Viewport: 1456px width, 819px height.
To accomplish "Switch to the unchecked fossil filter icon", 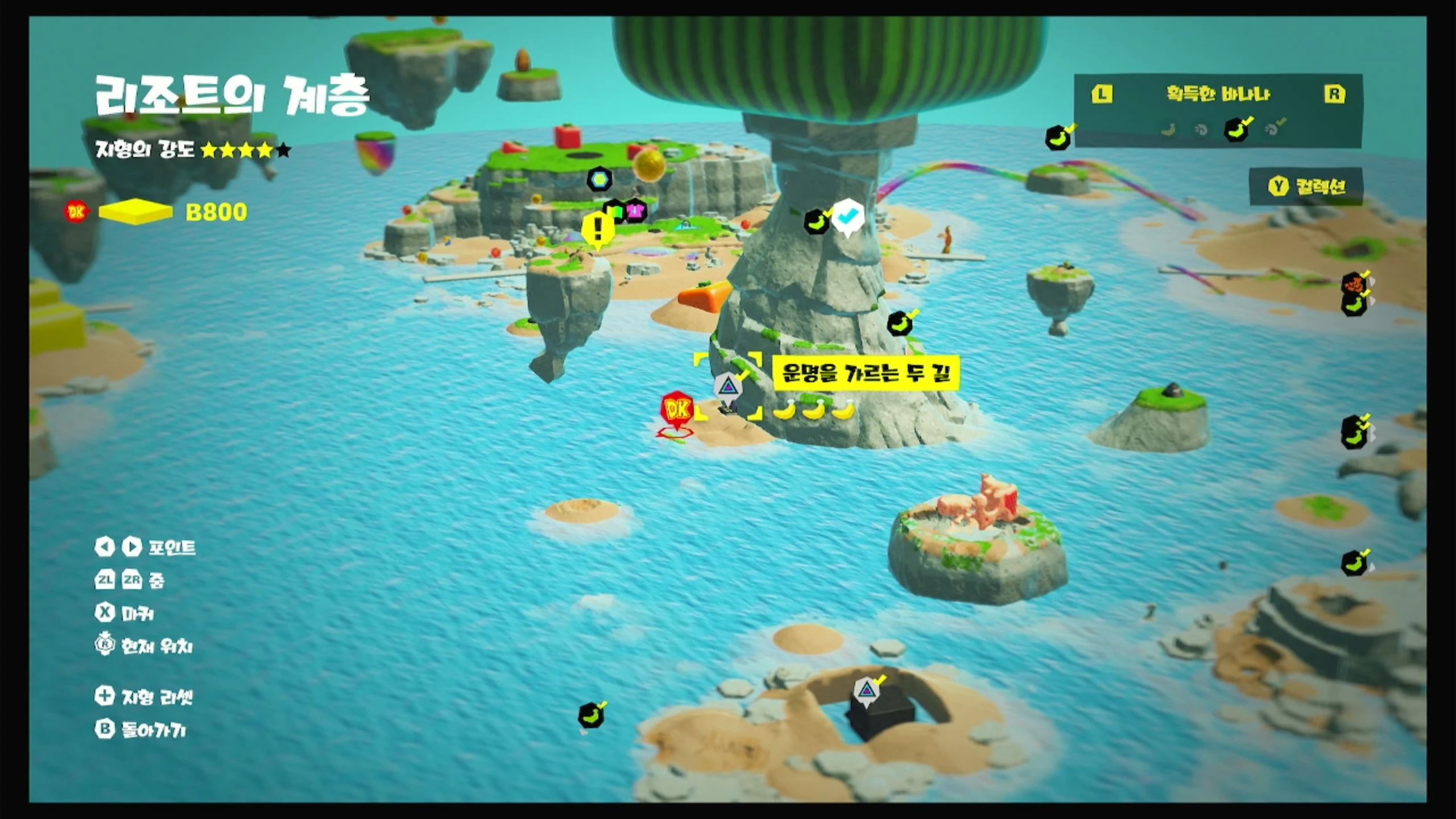I will point(1201,130).
